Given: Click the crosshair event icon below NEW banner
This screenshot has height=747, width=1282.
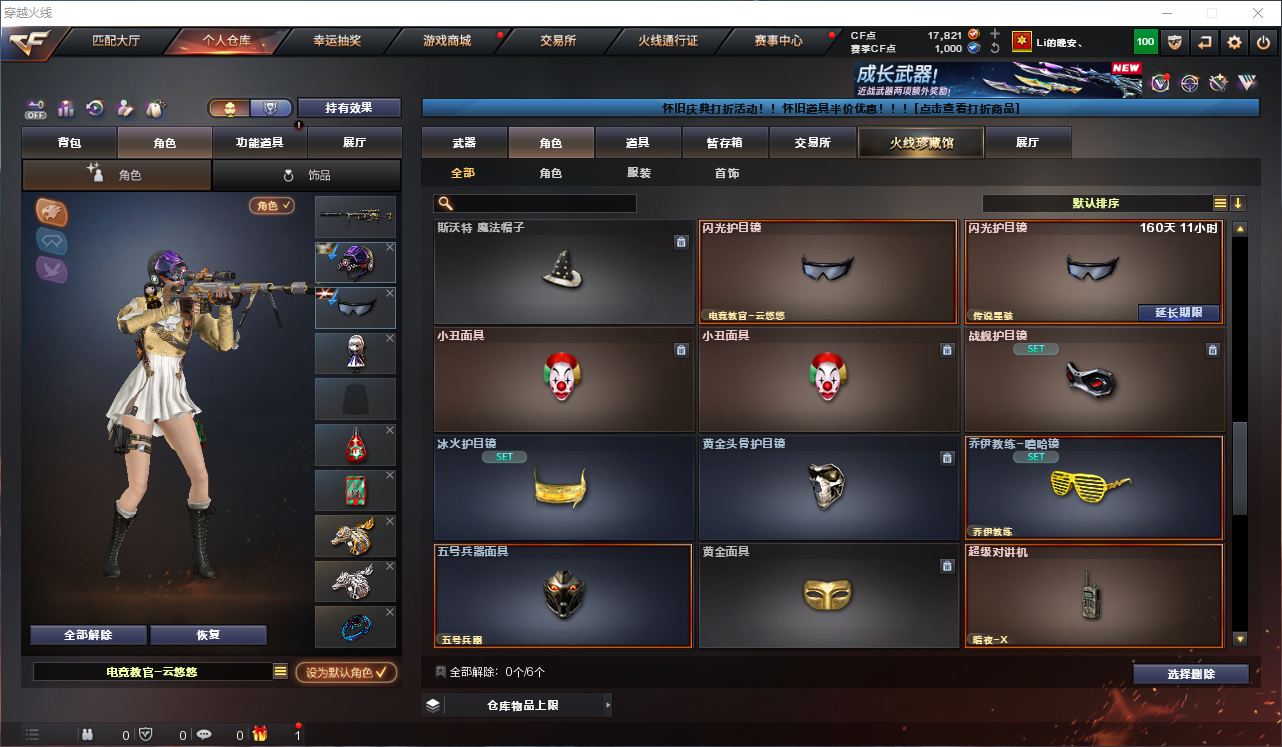Looking at the screenshot, I should [x=1190, y=83].
